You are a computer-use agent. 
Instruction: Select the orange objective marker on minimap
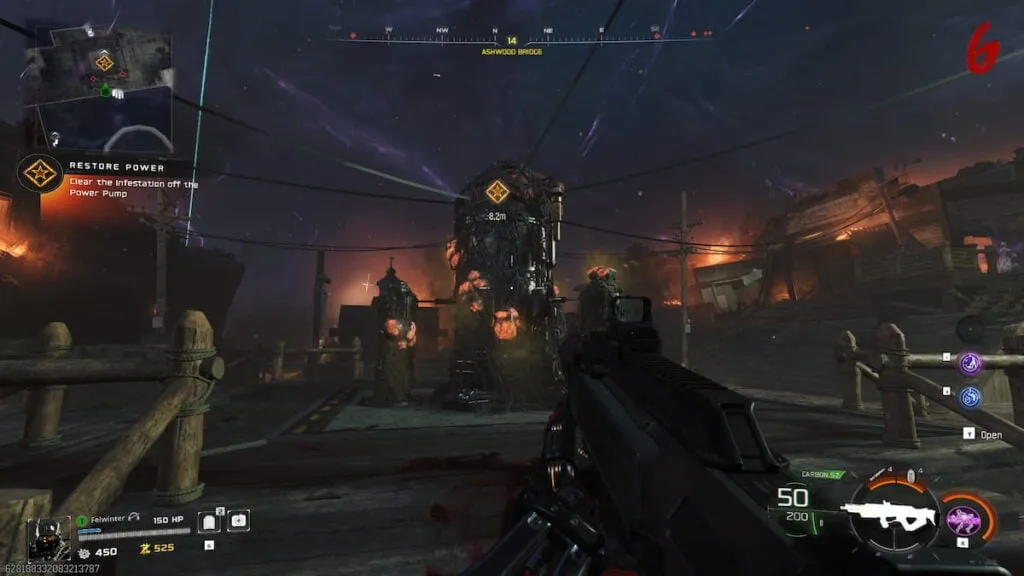(x=104, y=63)
